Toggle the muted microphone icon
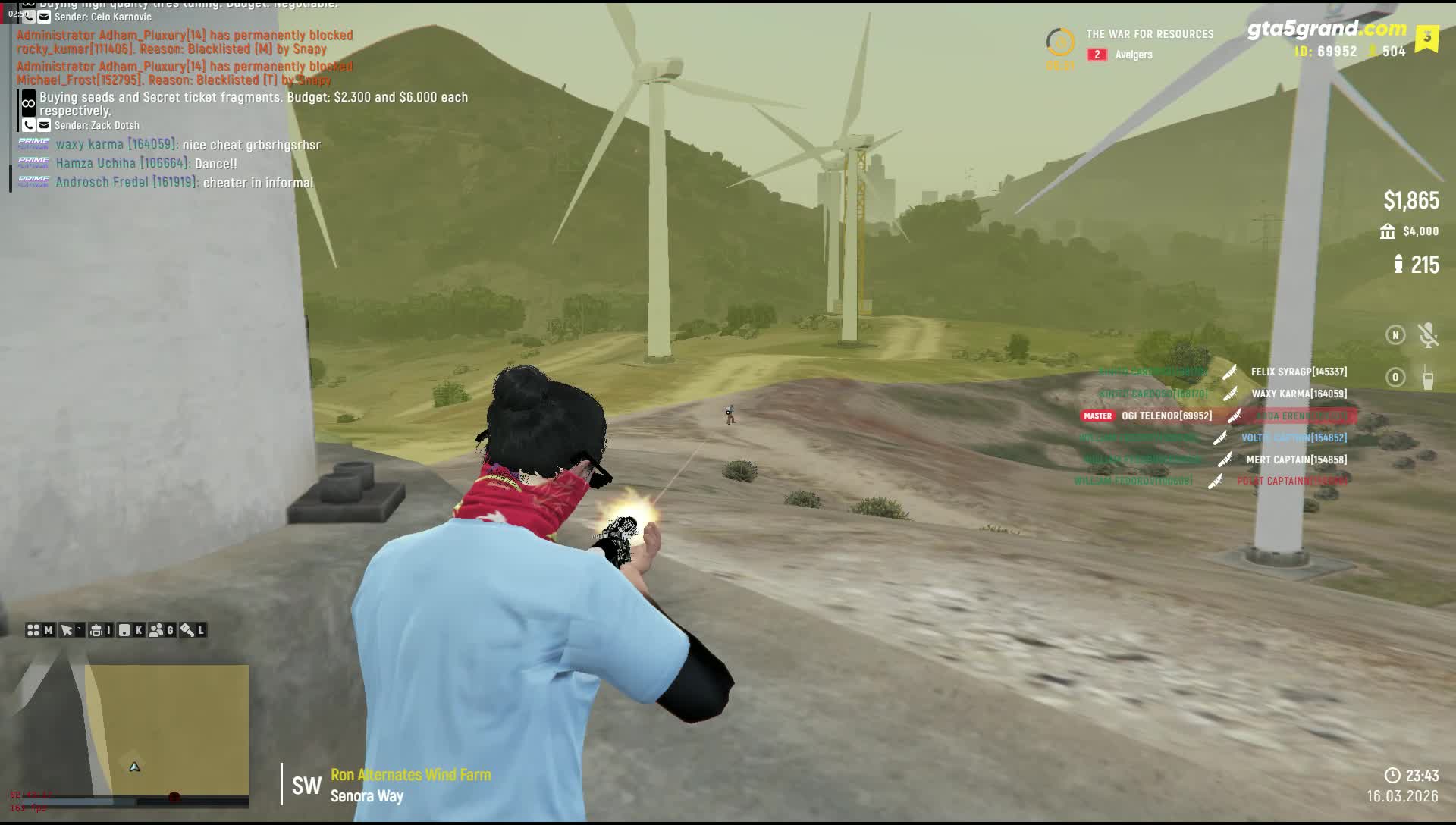This screenshot has width=1456, height=825. click(x=1428, y=335)
